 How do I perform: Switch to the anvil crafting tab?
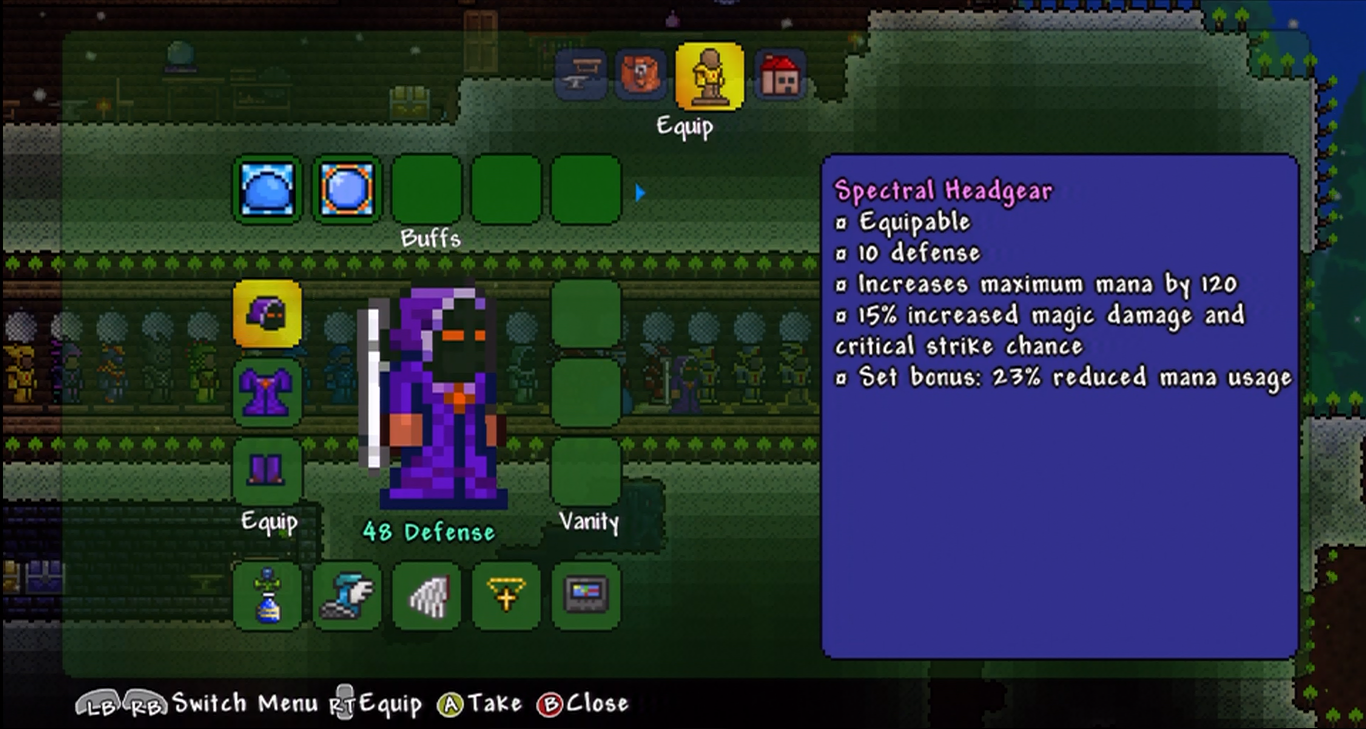[581, 75]
